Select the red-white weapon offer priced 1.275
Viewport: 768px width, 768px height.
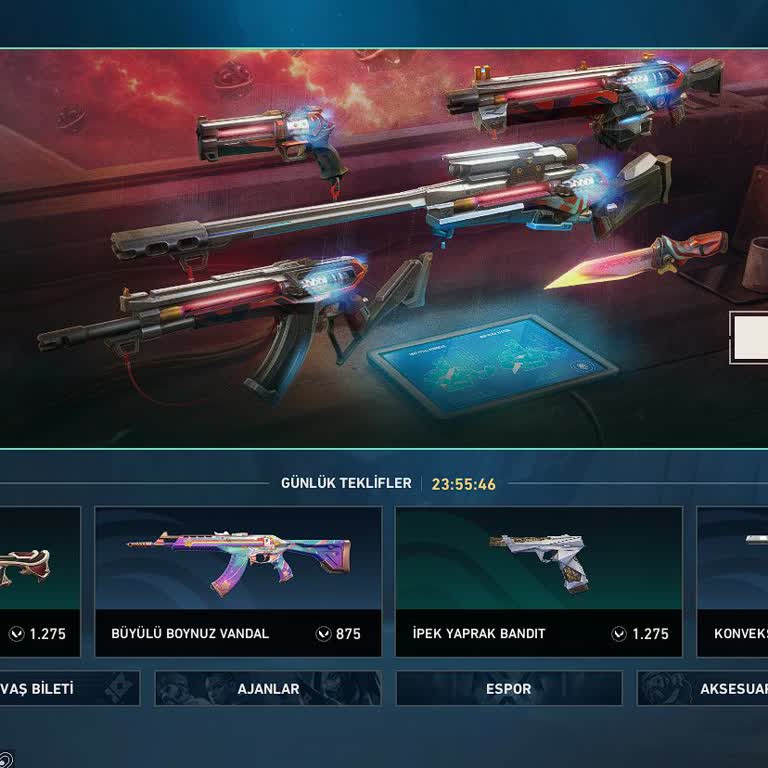[x=40, y=581]
